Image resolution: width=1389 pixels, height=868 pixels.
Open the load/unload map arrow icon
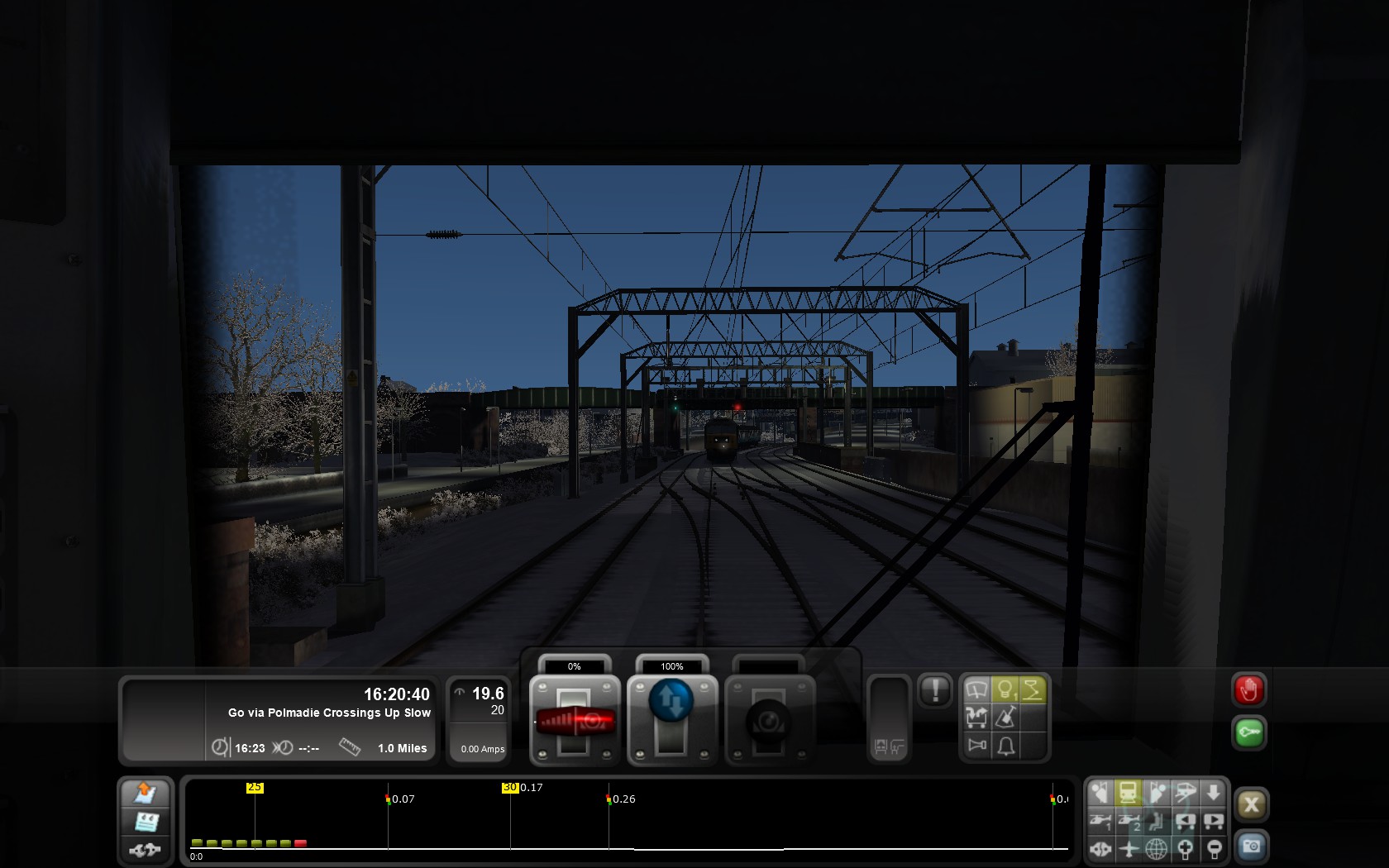[x=146, y=793]
